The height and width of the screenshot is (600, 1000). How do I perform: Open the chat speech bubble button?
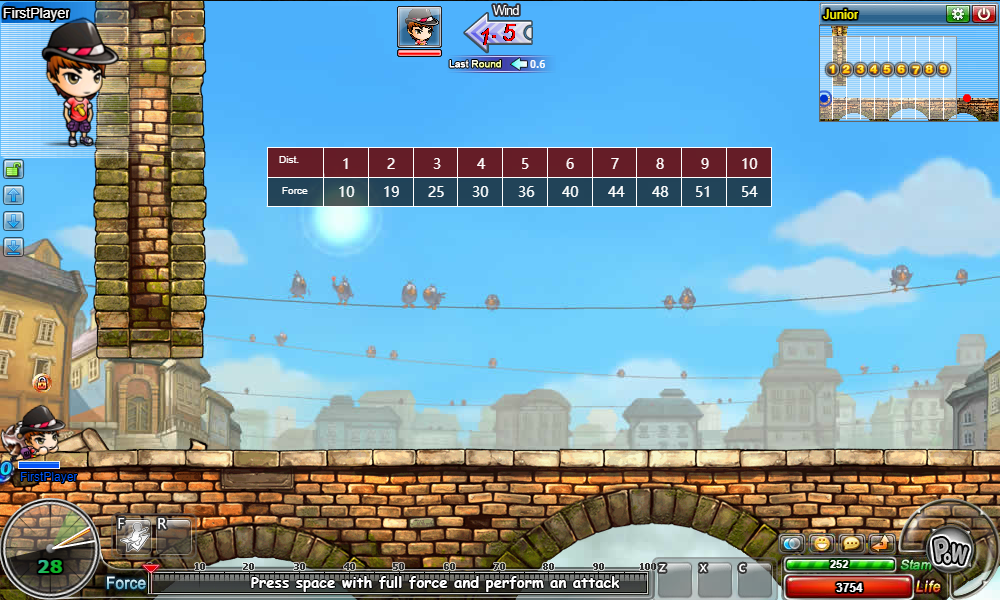(x=852, y=544)
